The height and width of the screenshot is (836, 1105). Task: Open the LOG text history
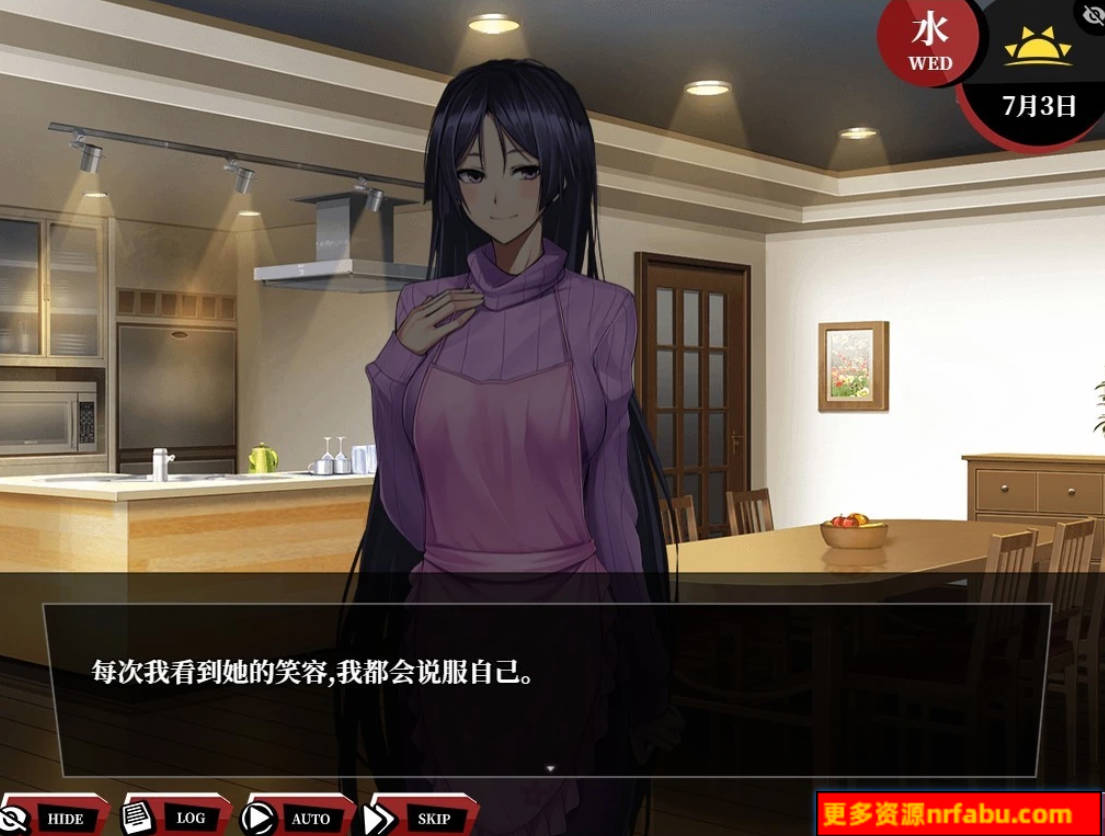pyautogui.click(x=176, y=817)
